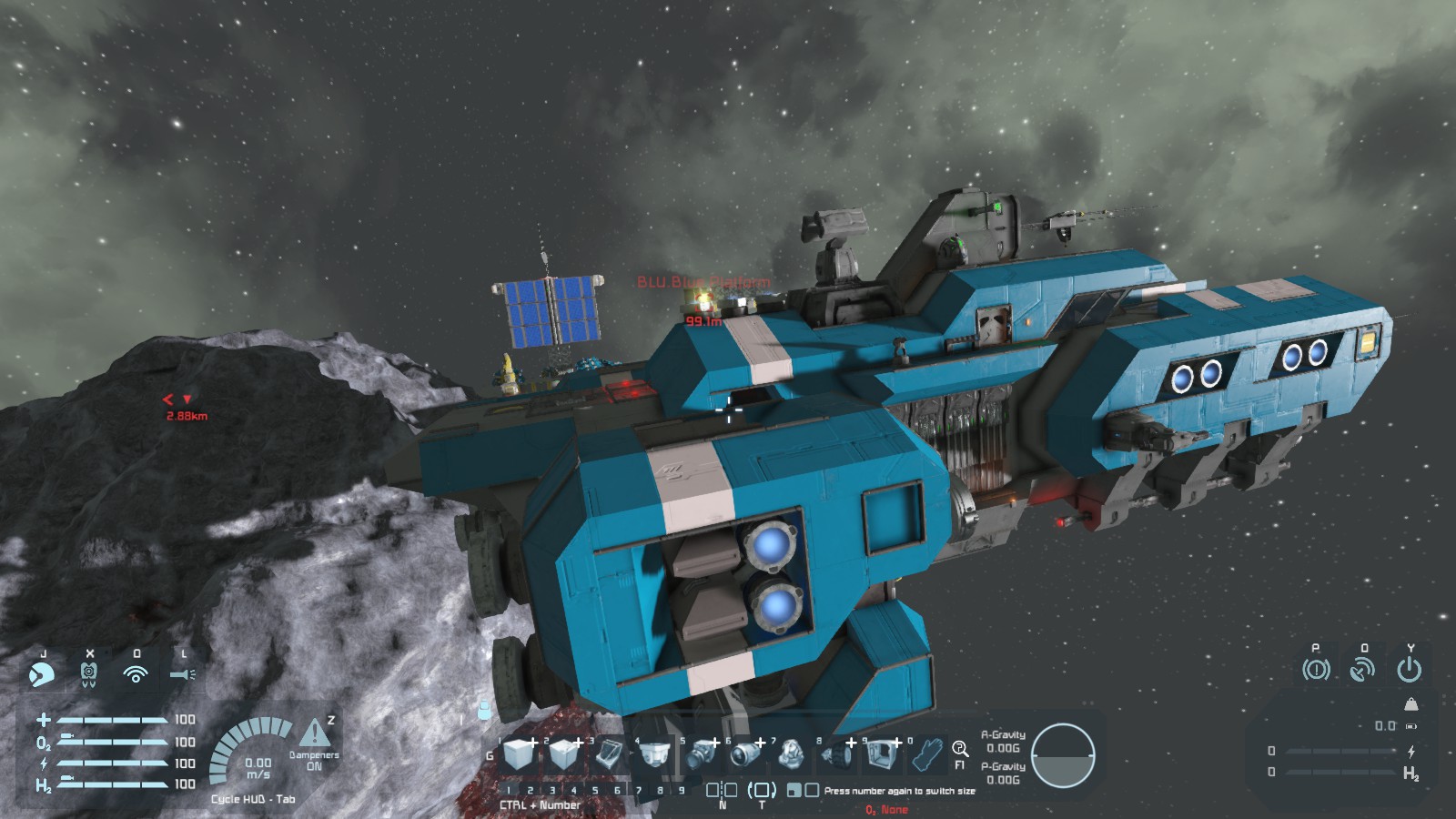The image size is (1456, 819).
Task: Select the armor block in hotbar slot 1
Action: tap(520, 754)
